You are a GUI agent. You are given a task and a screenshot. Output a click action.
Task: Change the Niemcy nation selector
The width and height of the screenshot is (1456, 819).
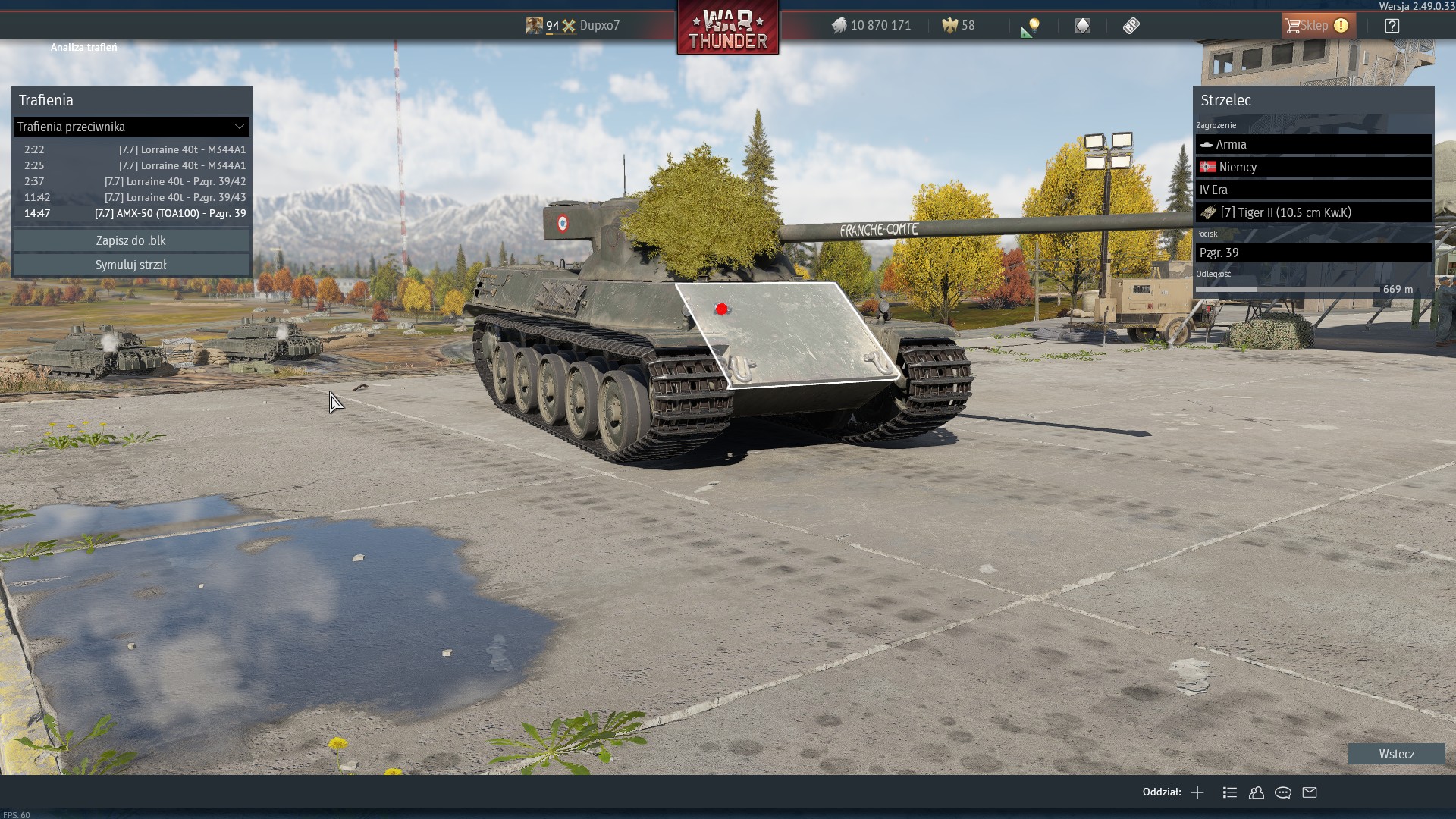coord(1313,167)
